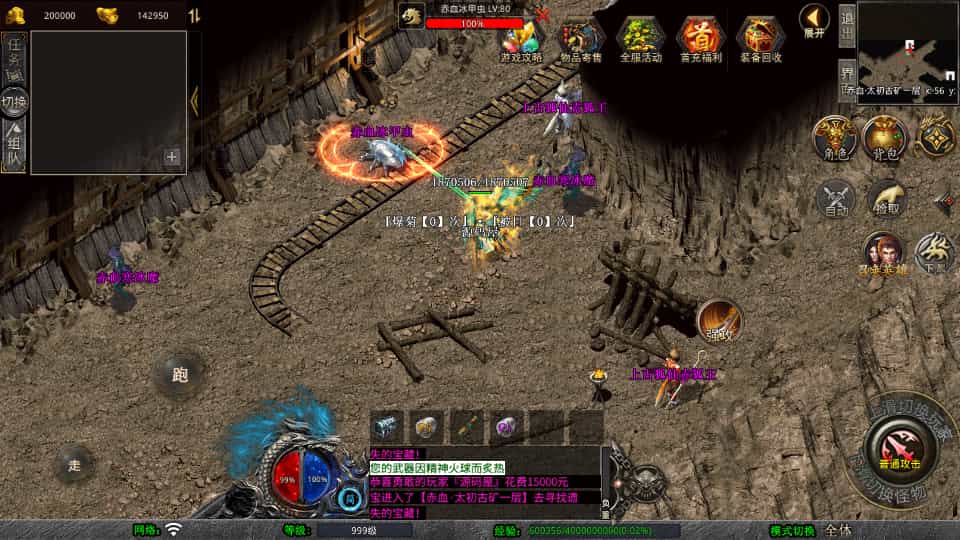
Task: Open the 物品寄售 item consignment menu
Action: tap(580, 40)
